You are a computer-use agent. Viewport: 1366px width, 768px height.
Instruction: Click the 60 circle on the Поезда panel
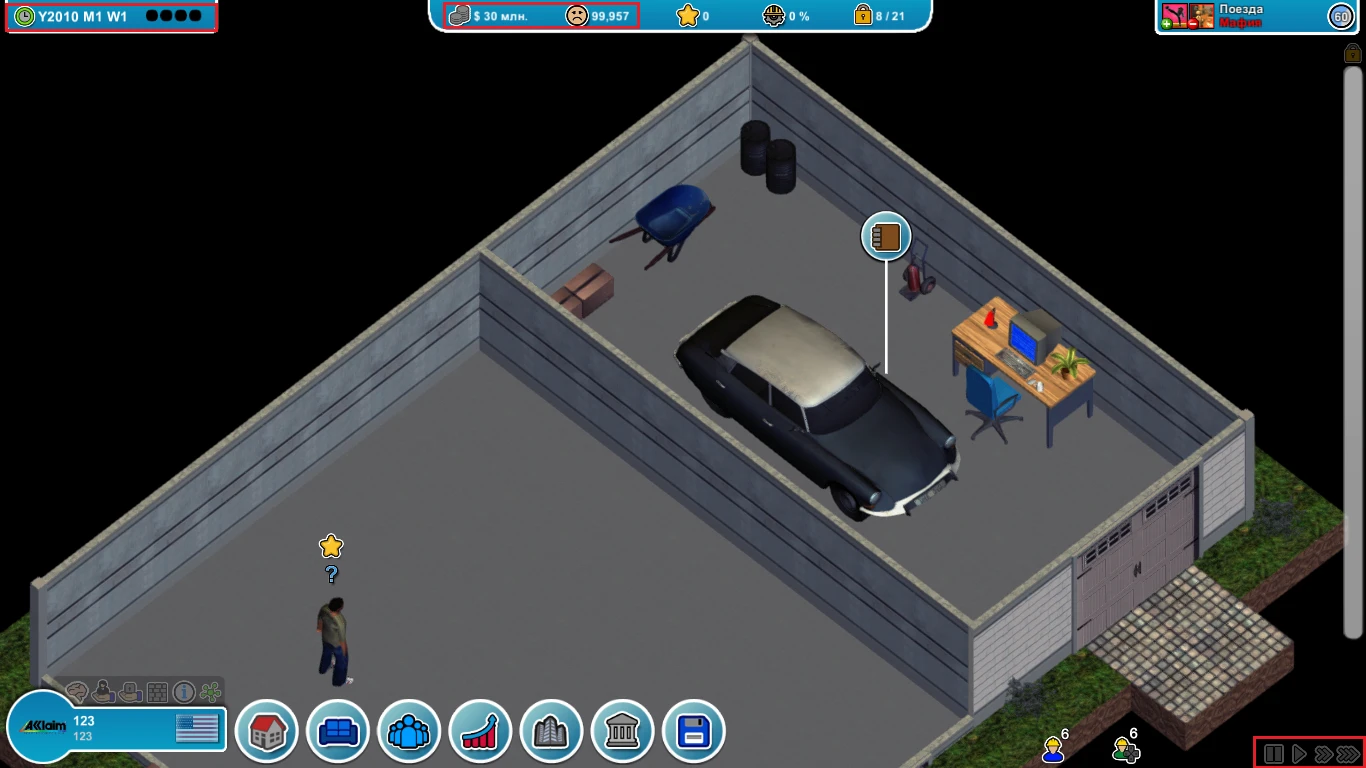point(1341,16)
